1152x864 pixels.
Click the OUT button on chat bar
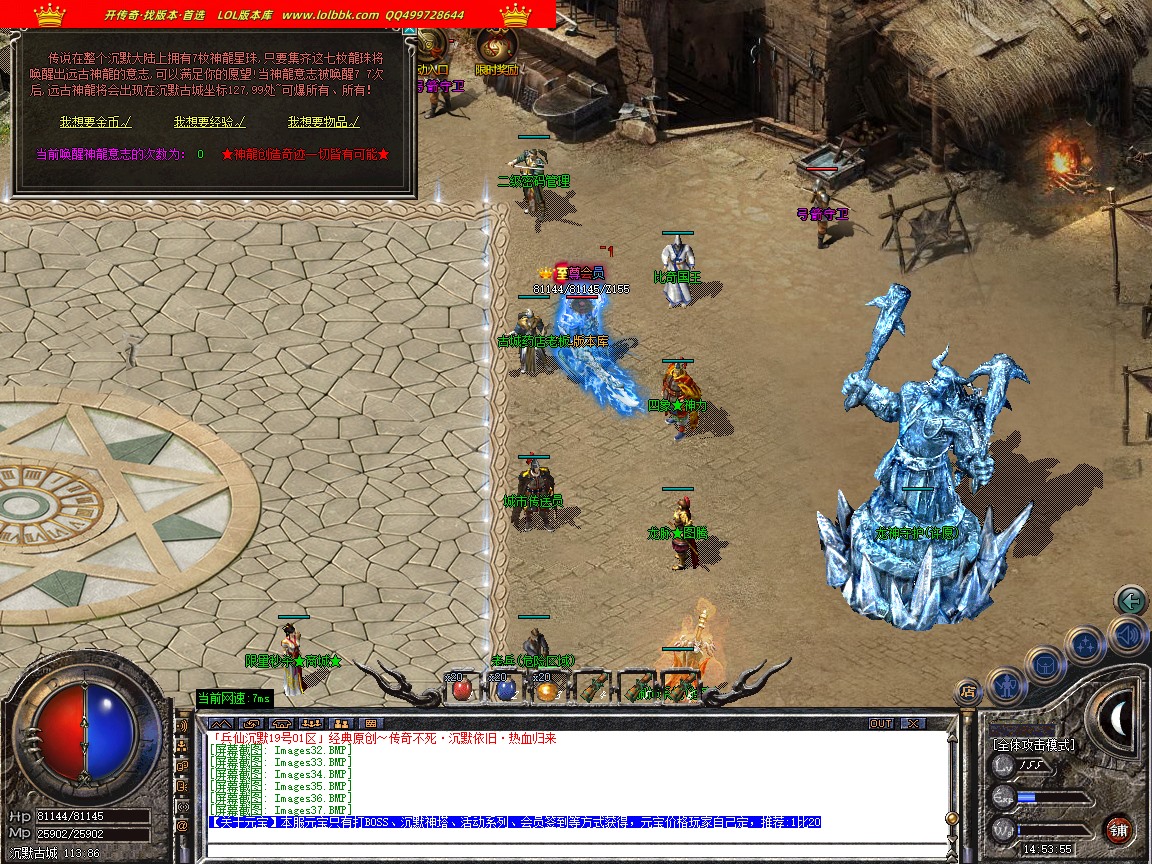click(x=881, y=723)
